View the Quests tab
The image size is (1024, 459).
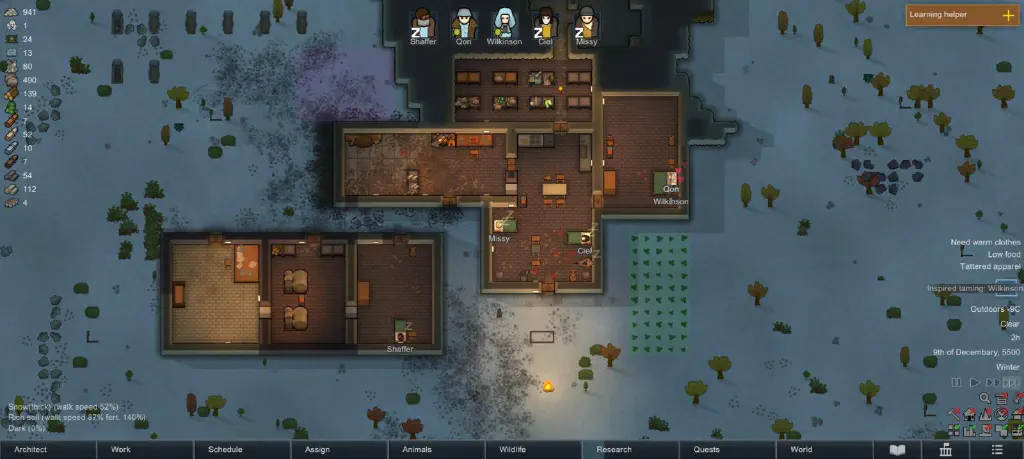click(x=706, y=450)
